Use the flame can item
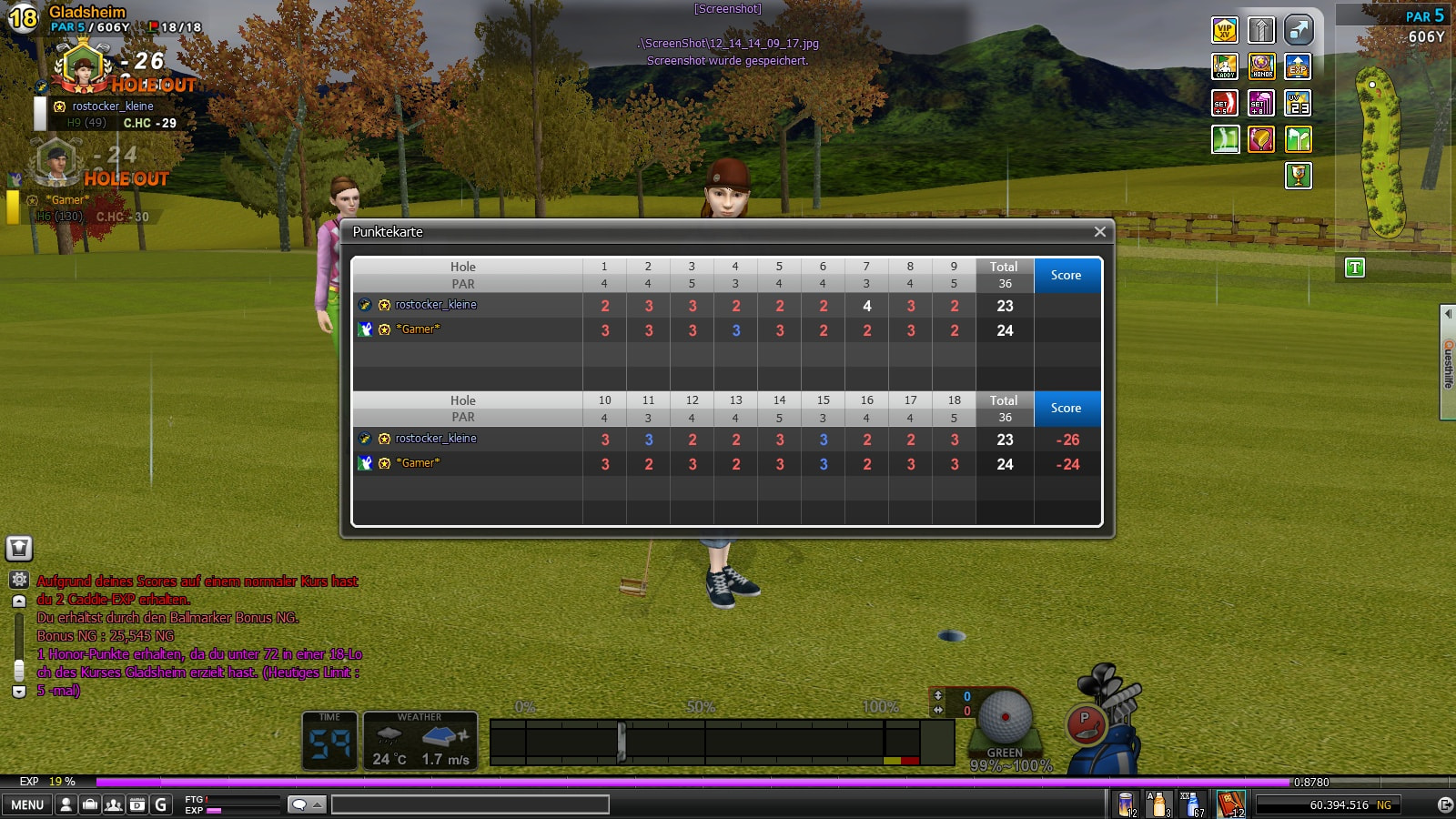Viewport: 1456px width, 819px height. pyautogui.click(x=1127, y=804)
